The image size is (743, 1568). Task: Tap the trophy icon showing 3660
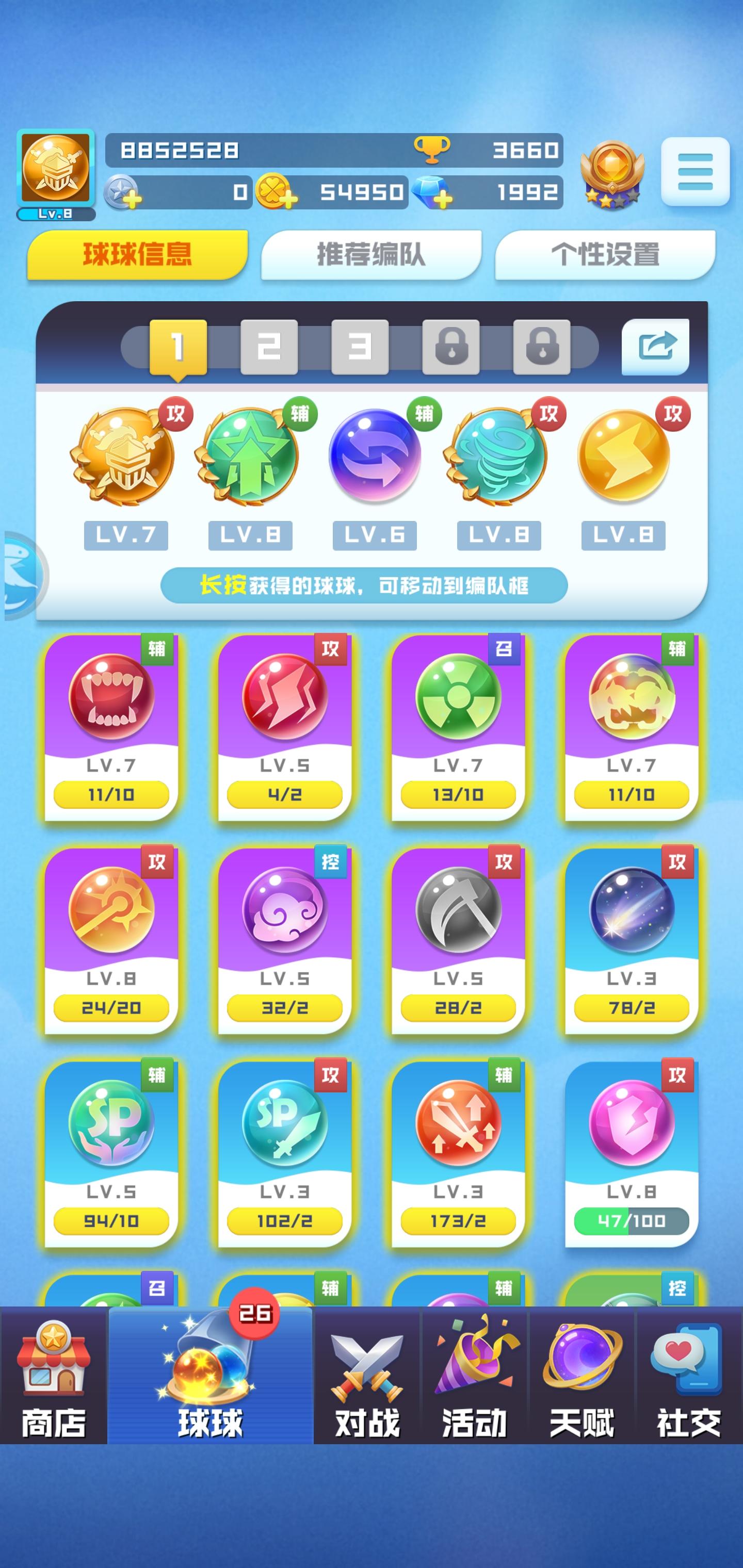[432, 150]
